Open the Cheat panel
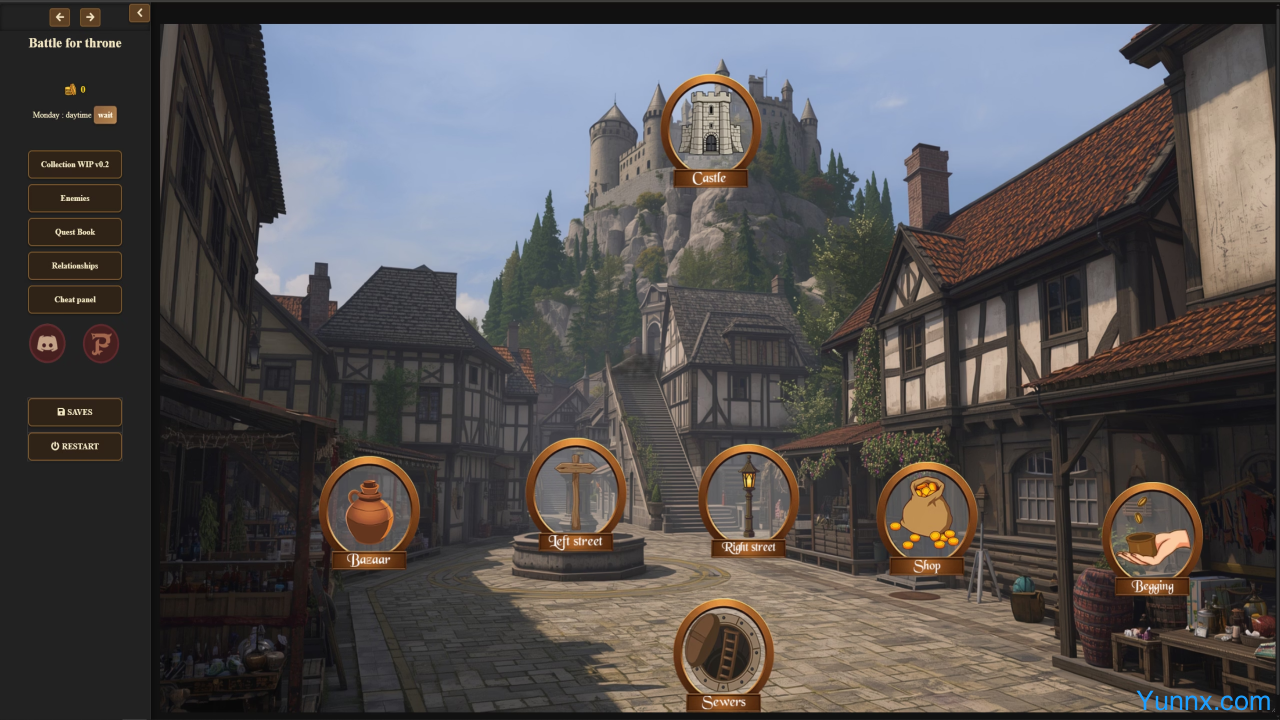Image resolution: width=1280 pixels, height=720 pixels. (75, 300)
